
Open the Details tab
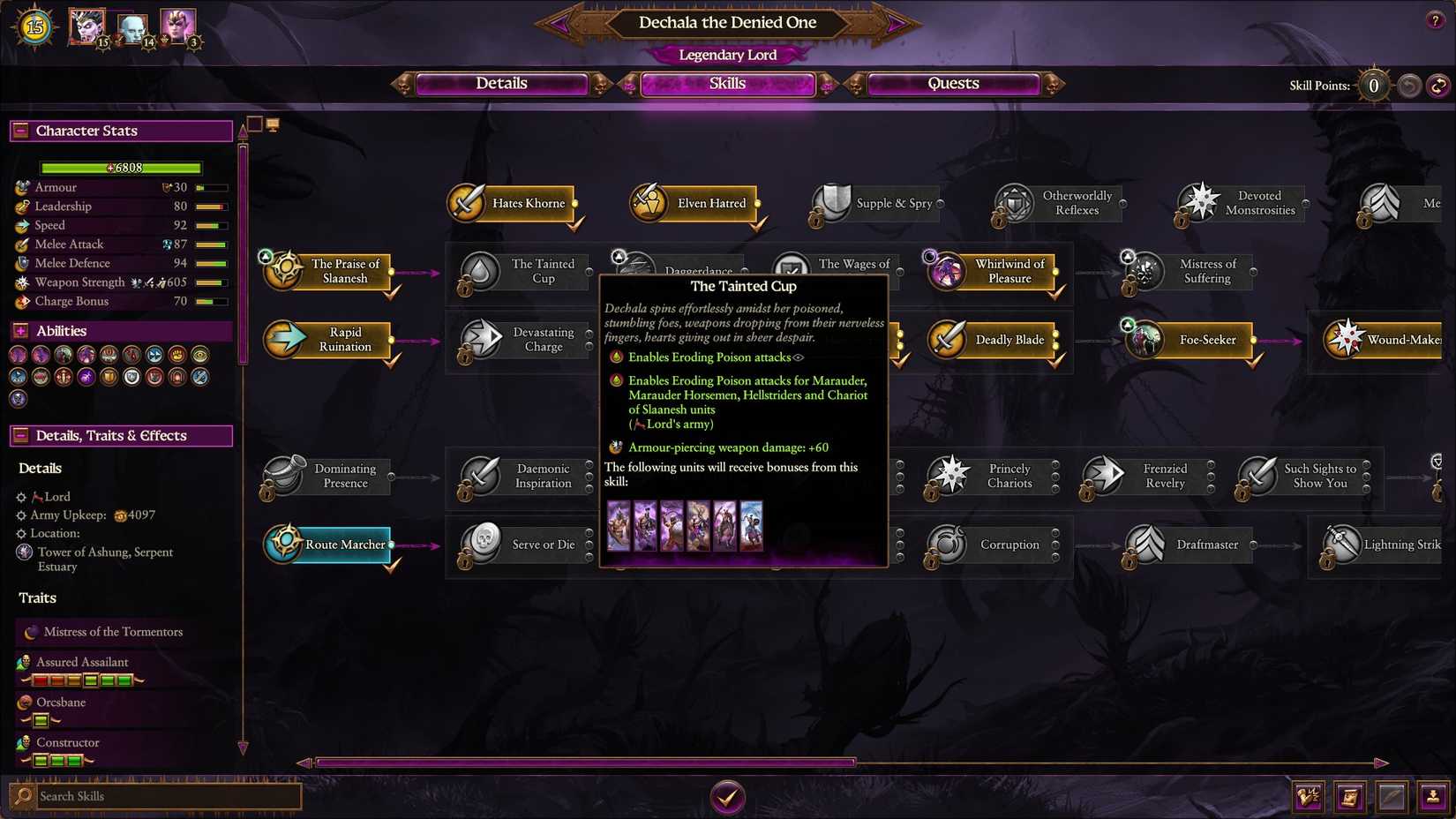coord(501,84)
